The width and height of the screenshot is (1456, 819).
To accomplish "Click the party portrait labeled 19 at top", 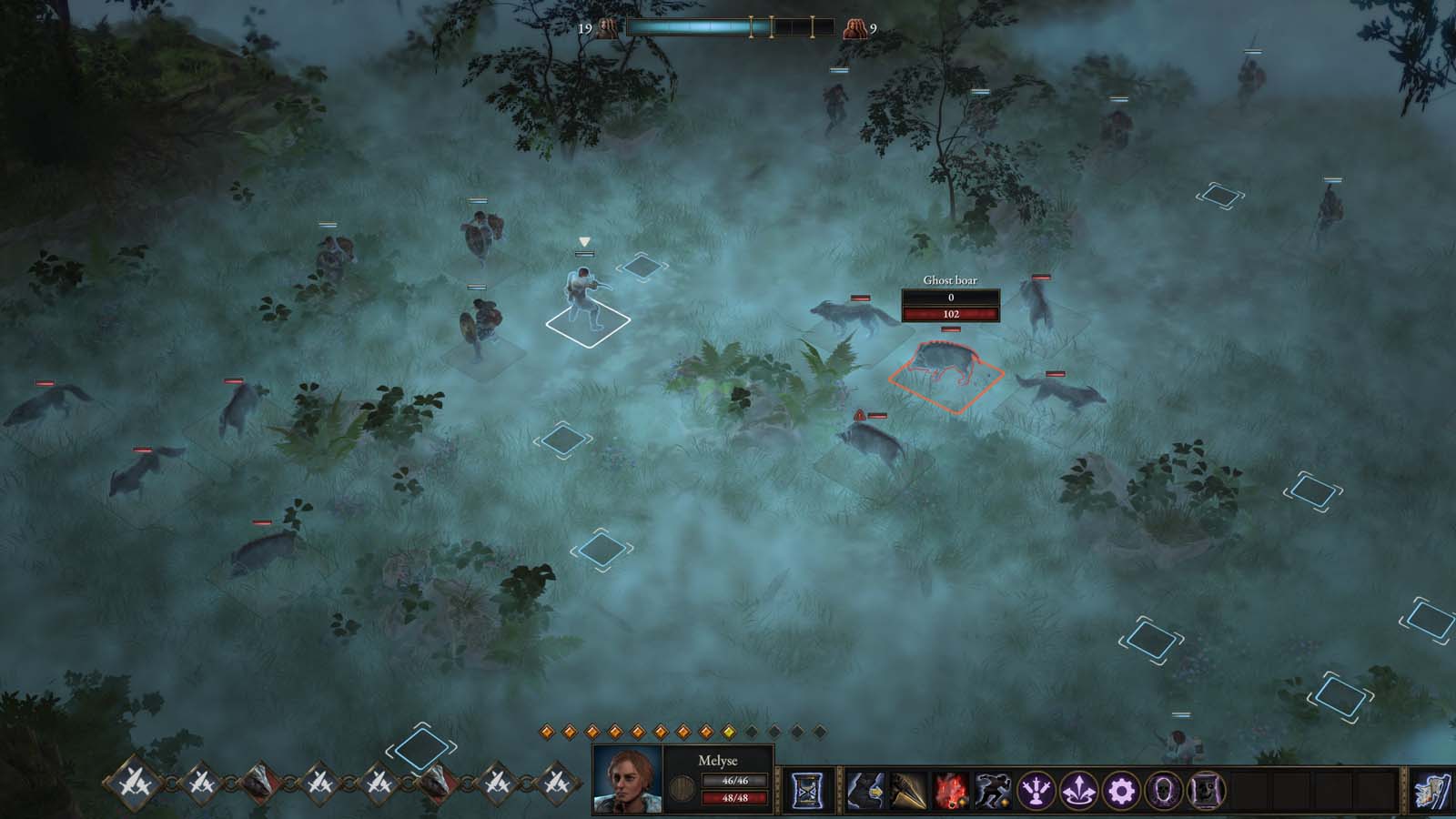I will pos(608,25).
